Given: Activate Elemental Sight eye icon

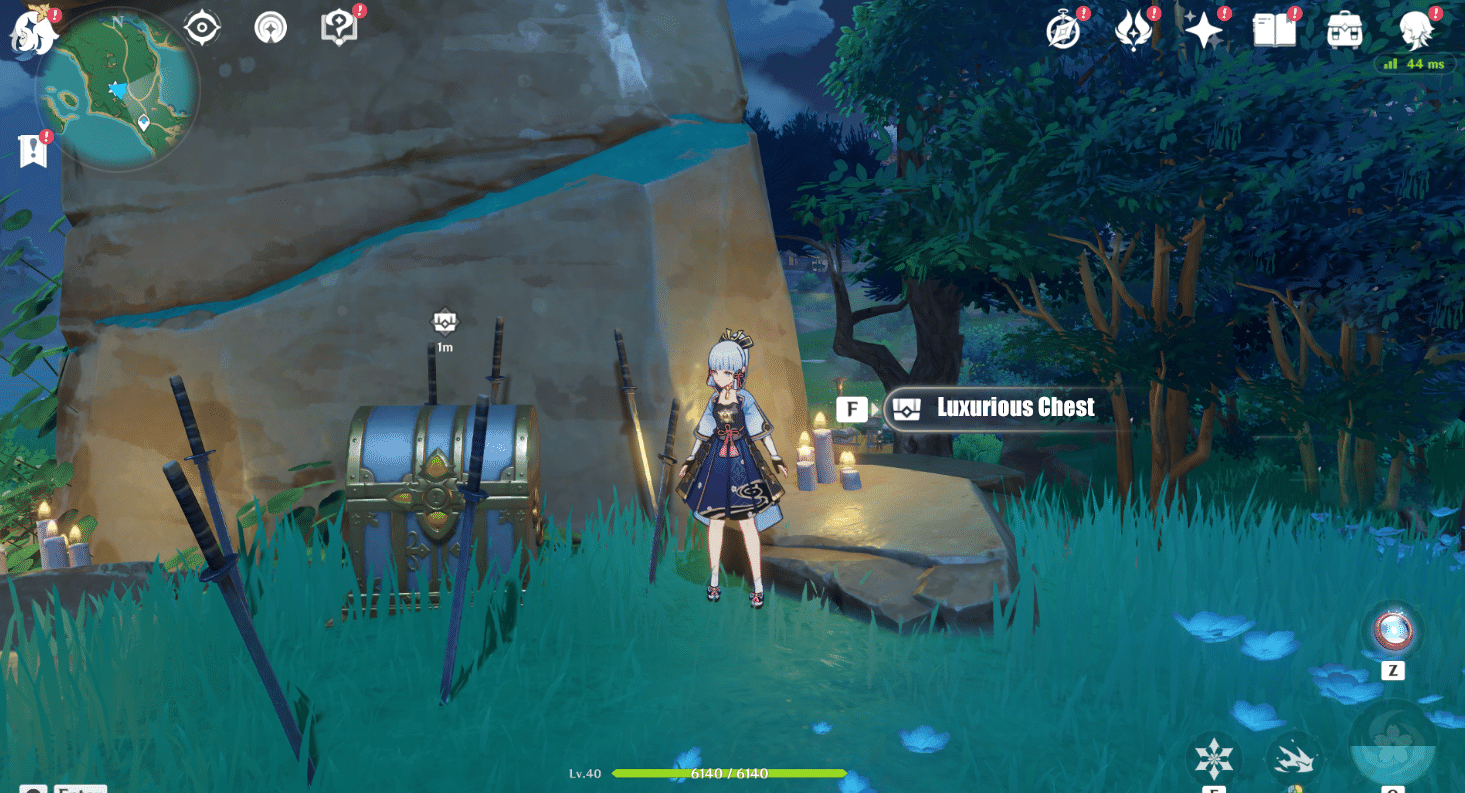Looking at the screenshot, I should coord(203,27).
